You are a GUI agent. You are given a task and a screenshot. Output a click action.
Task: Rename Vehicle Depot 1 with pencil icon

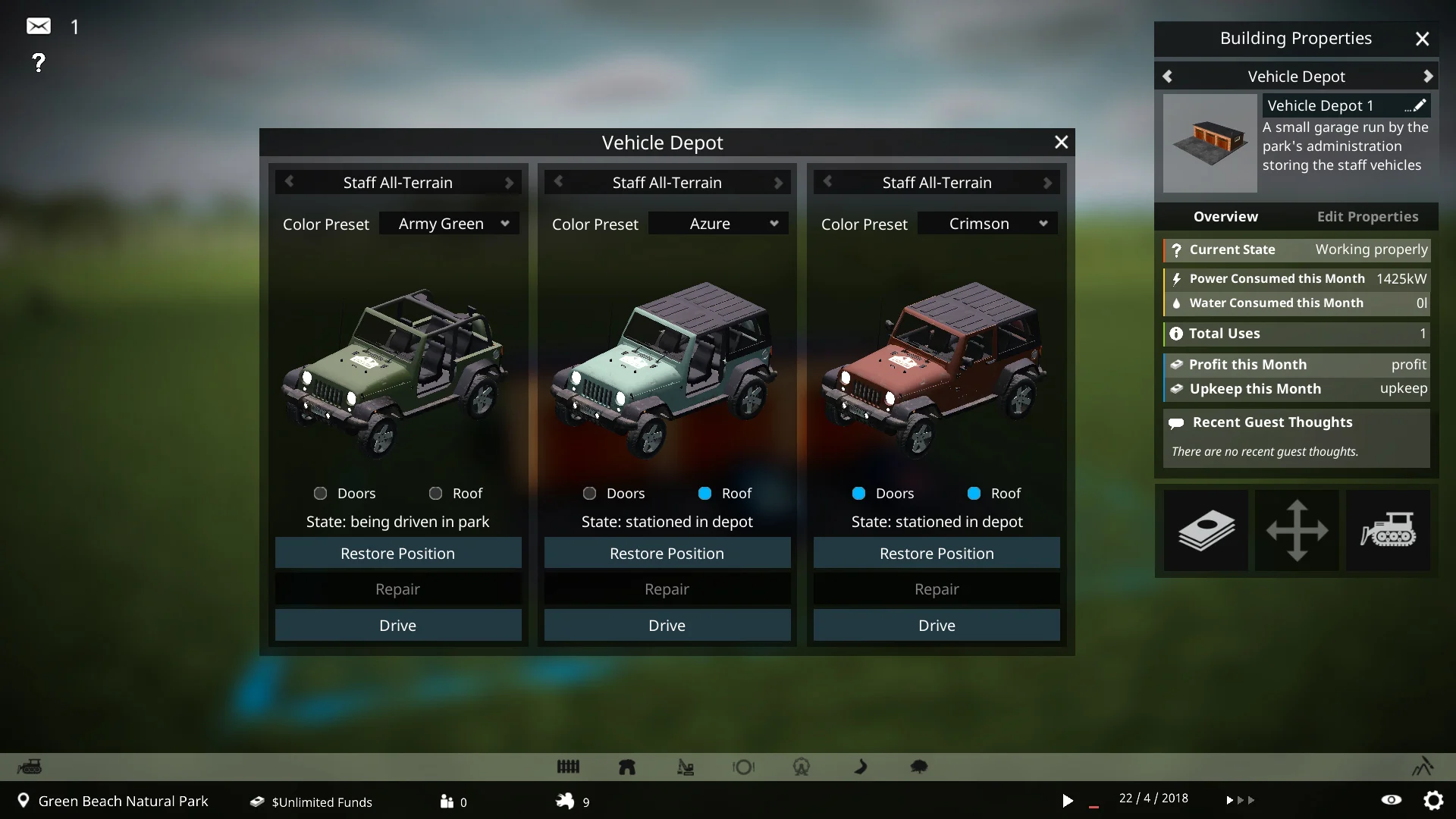coord(1418,105)
